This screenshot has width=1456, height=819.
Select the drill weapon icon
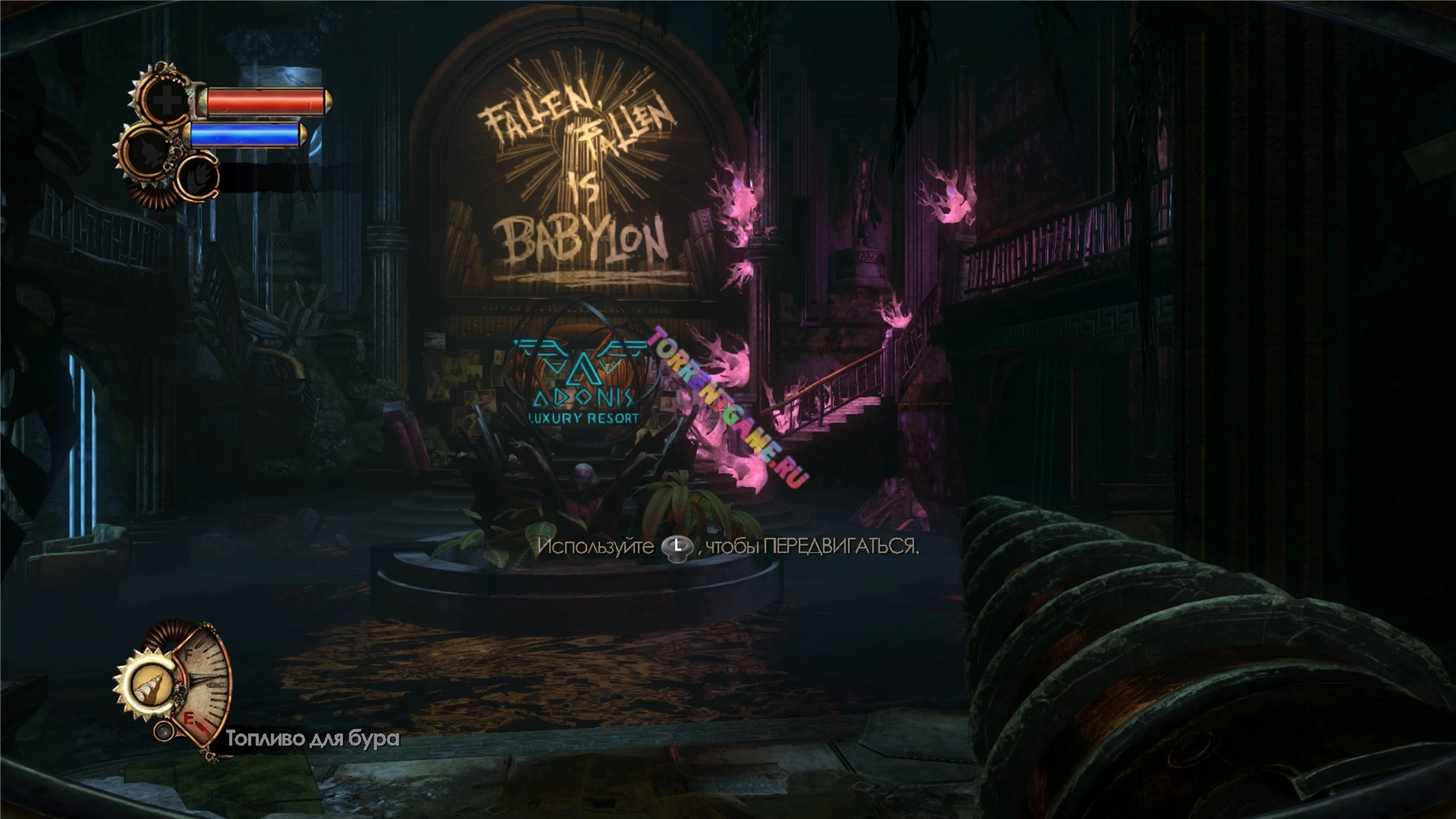click(x=148, y=685)
